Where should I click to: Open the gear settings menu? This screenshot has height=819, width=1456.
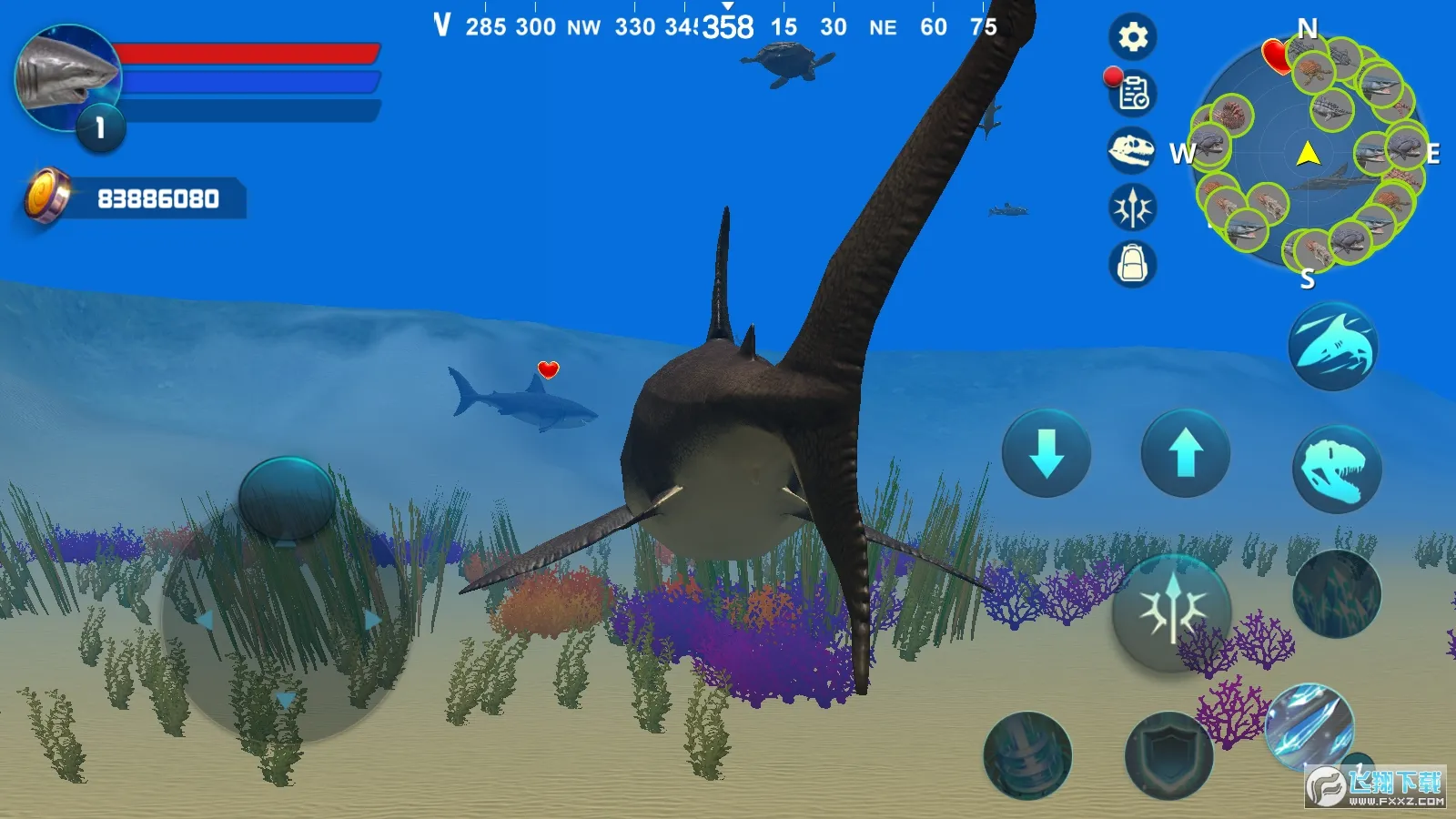(x=1132, y=37)
